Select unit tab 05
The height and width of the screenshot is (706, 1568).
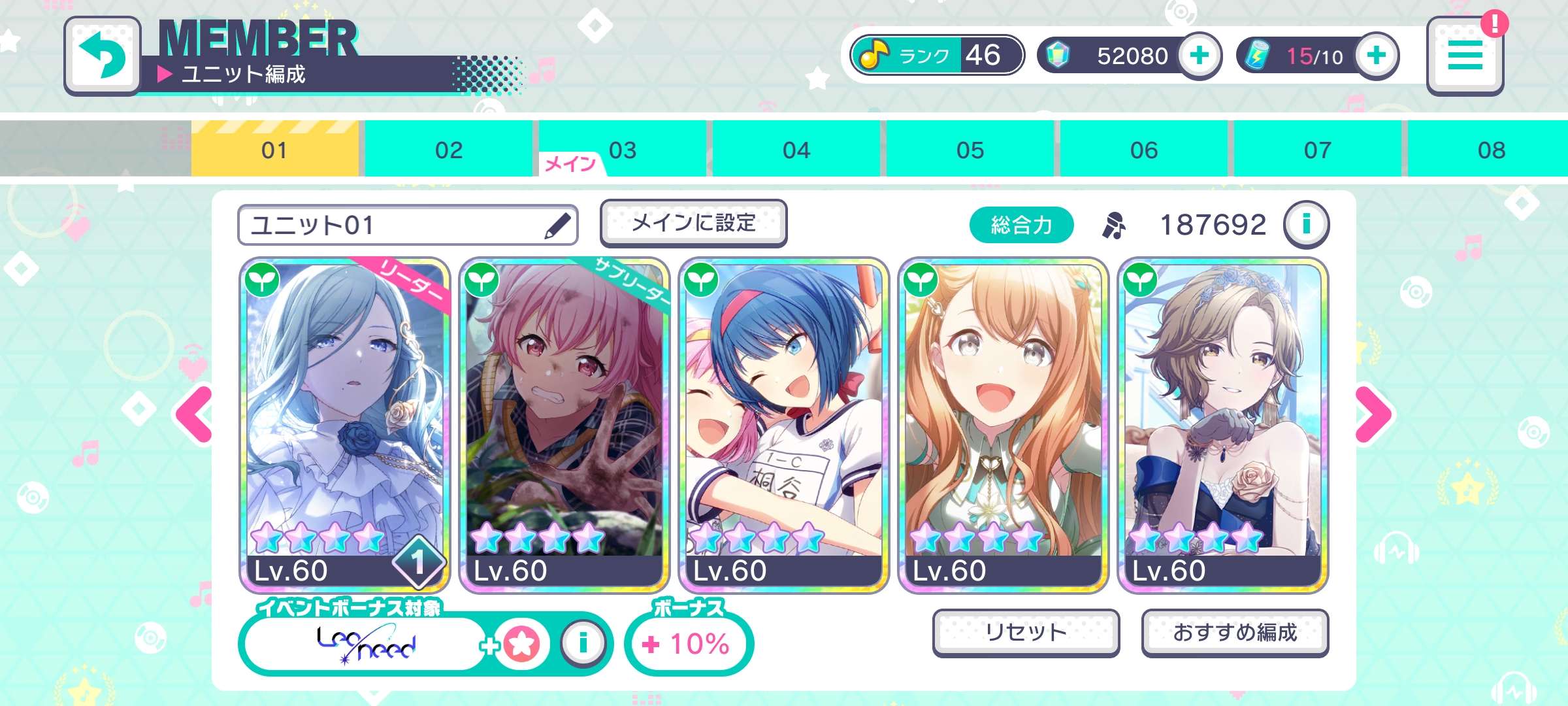pyautogui.click(x=970, y=150)
